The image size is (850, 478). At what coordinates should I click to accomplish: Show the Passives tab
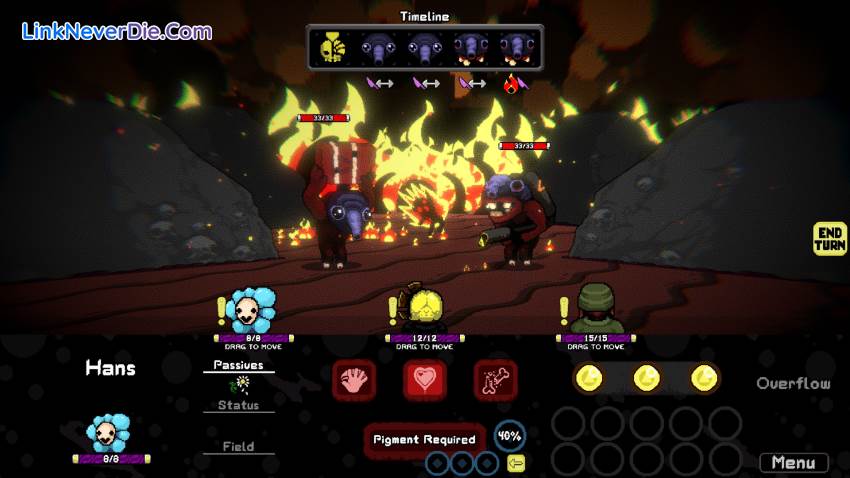(x=238, y=365)
